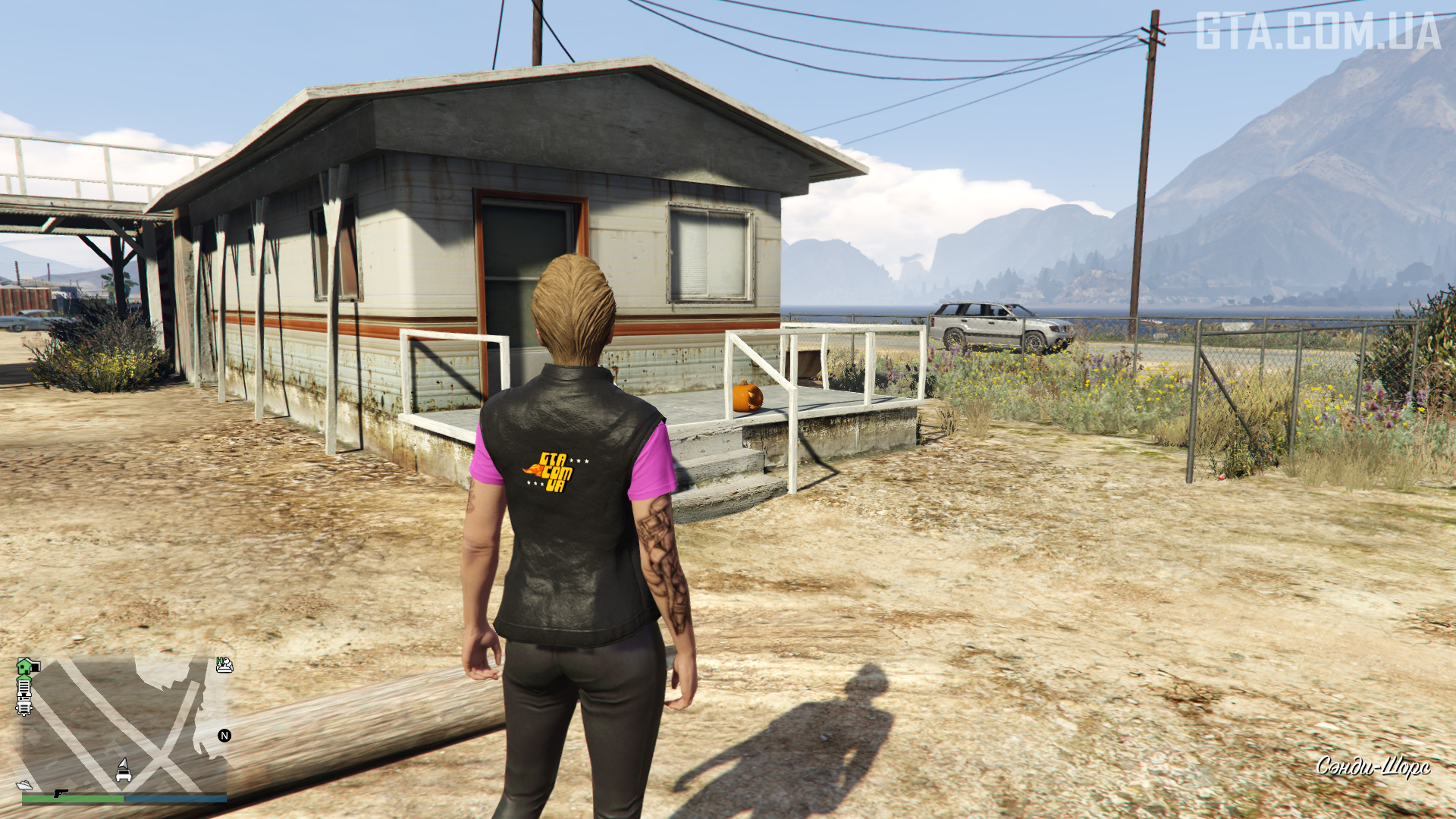Image resolution: width=1456 pixels, height=819 pixels.
Task: Click the boat blip on the minimap
Action: tap(24, 785)
